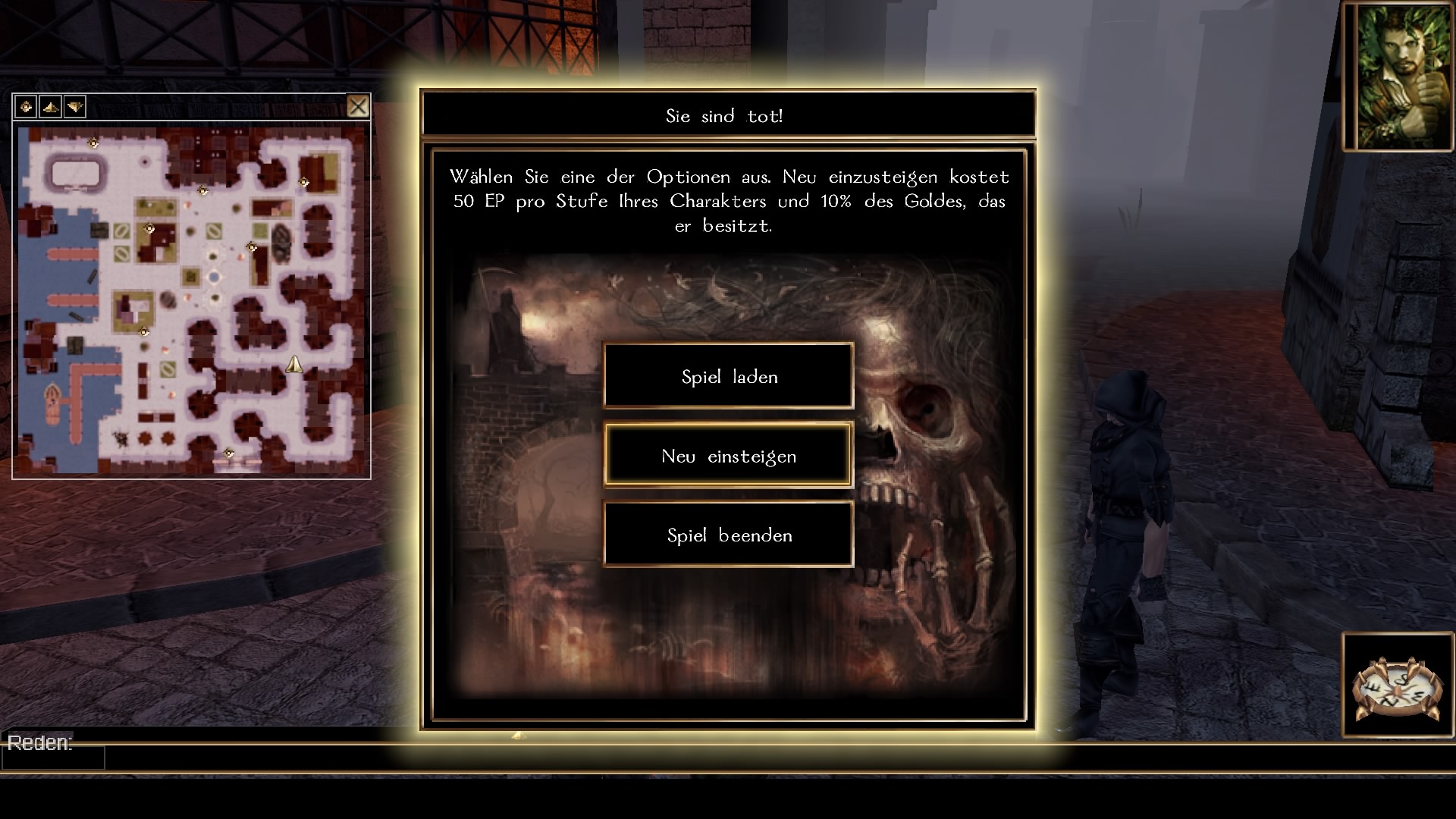The image size is (1456, 819).
Task: Click the diamond-shaped center map button
Action: tap(26, 107)
